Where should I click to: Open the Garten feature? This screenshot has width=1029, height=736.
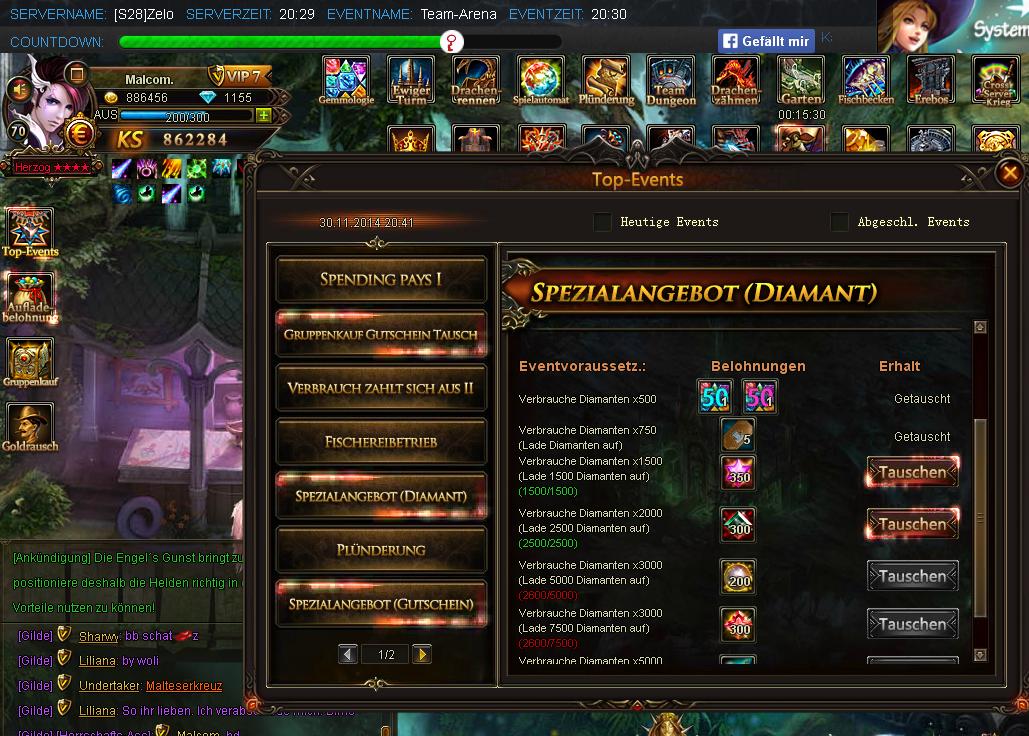point(801,80)
